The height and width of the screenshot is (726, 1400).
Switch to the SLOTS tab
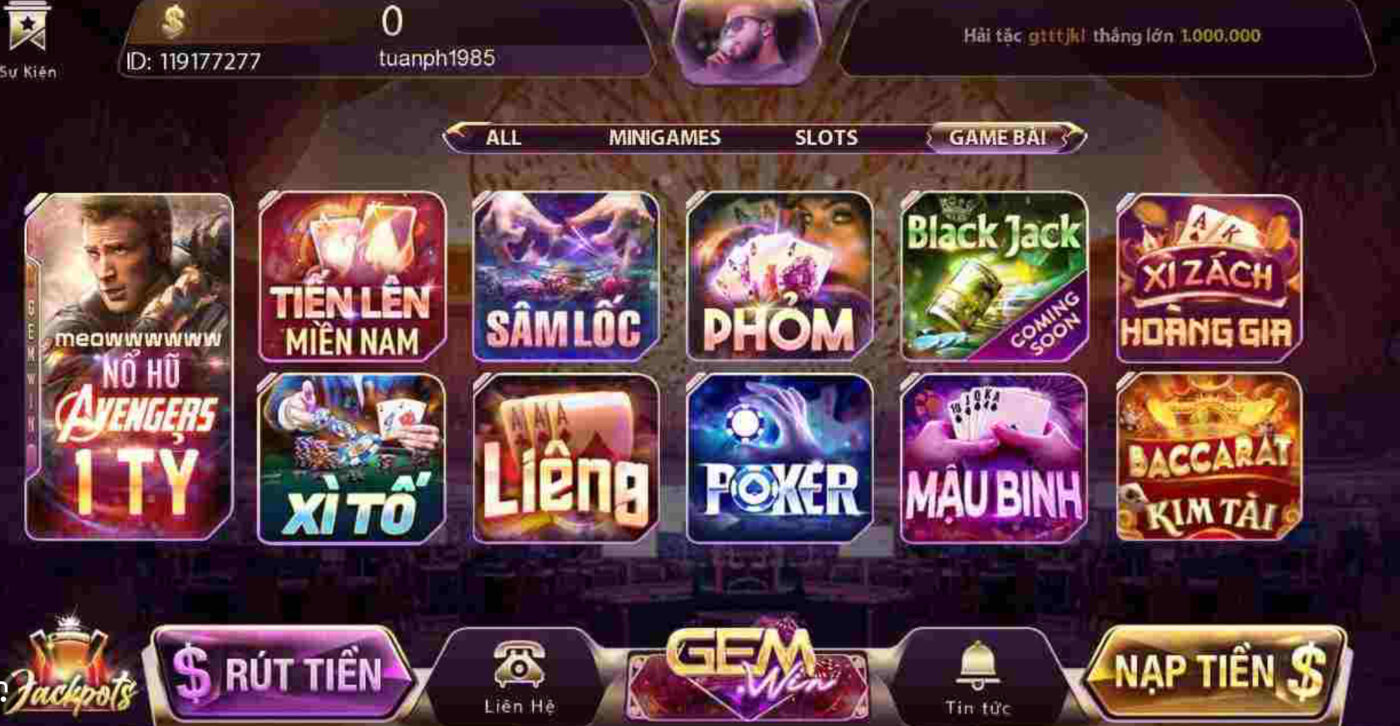coord(826,137)
